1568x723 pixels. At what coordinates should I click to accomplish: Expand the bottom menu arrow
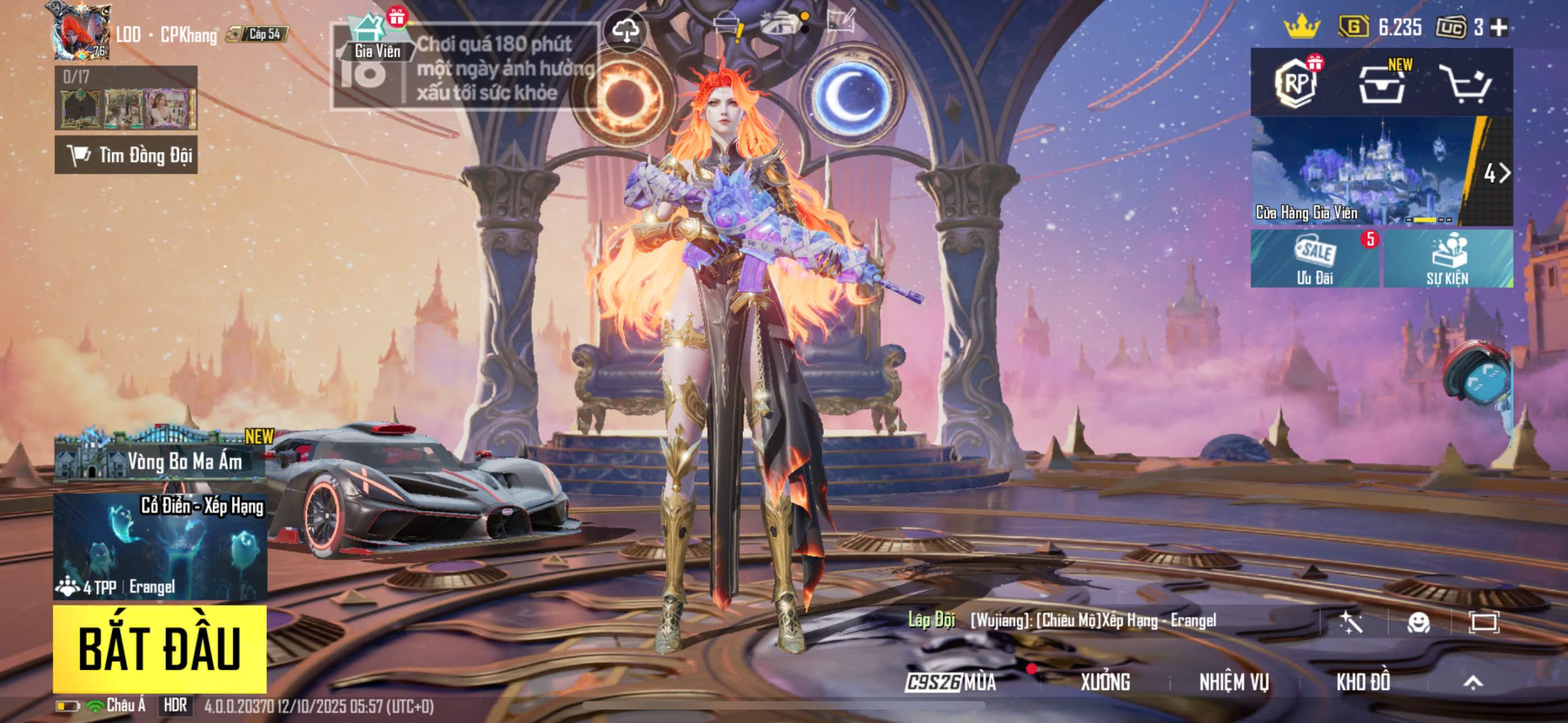click(1473, 681)
